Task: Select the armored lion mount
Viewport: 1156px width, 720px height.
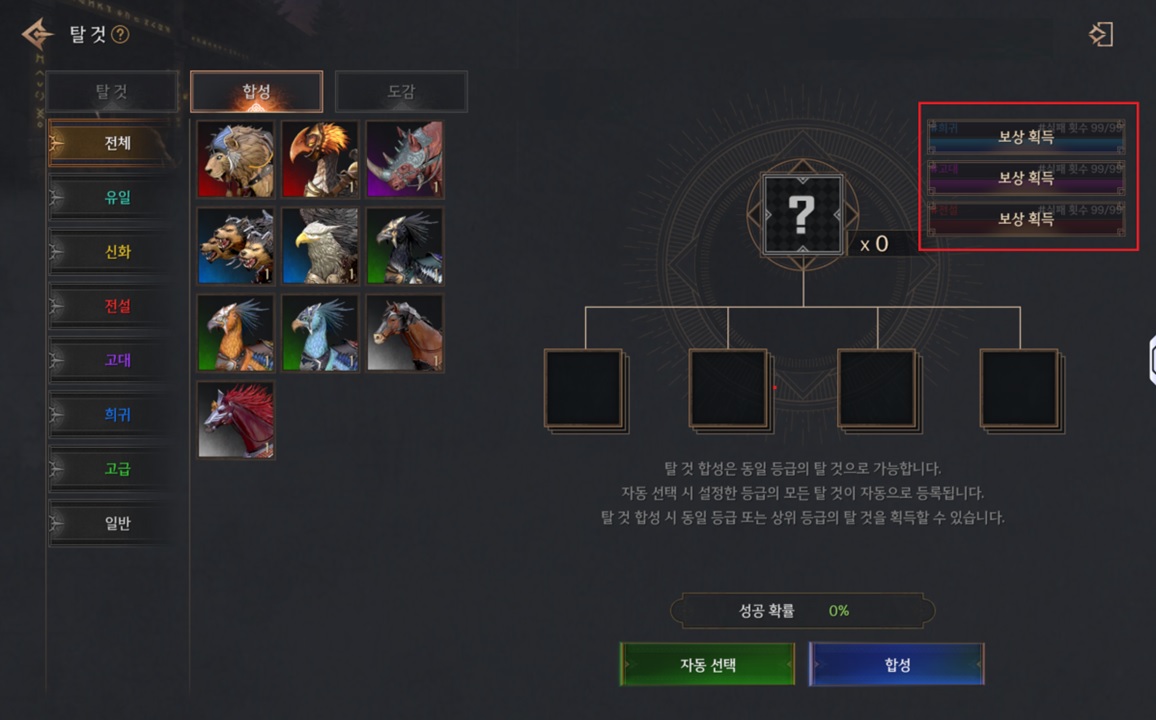Action: (x=236, y=160)
